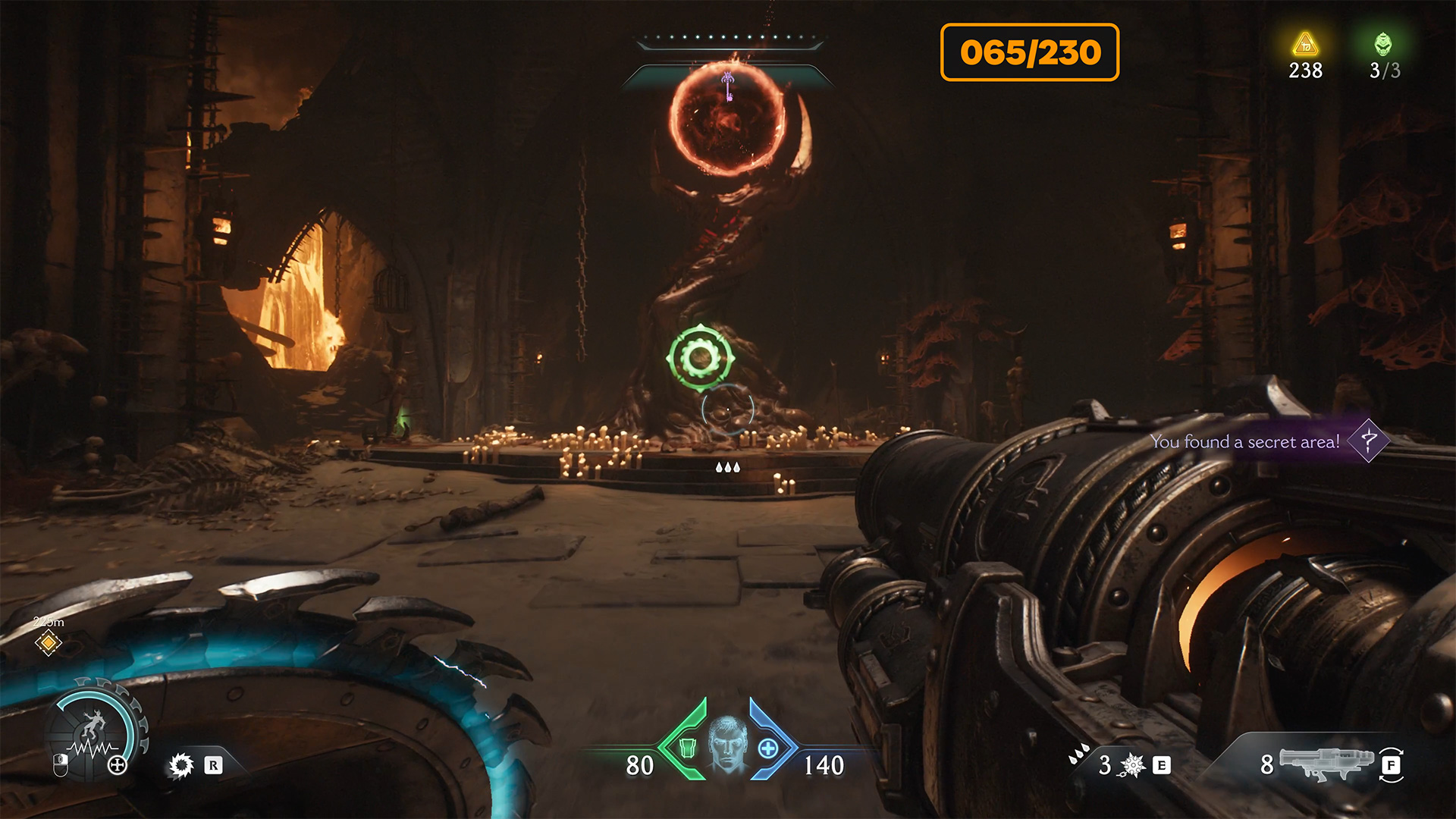Activate the shield saw throw icon
The height and width of the screenshot is (819, 1456).
coord(181,765)
